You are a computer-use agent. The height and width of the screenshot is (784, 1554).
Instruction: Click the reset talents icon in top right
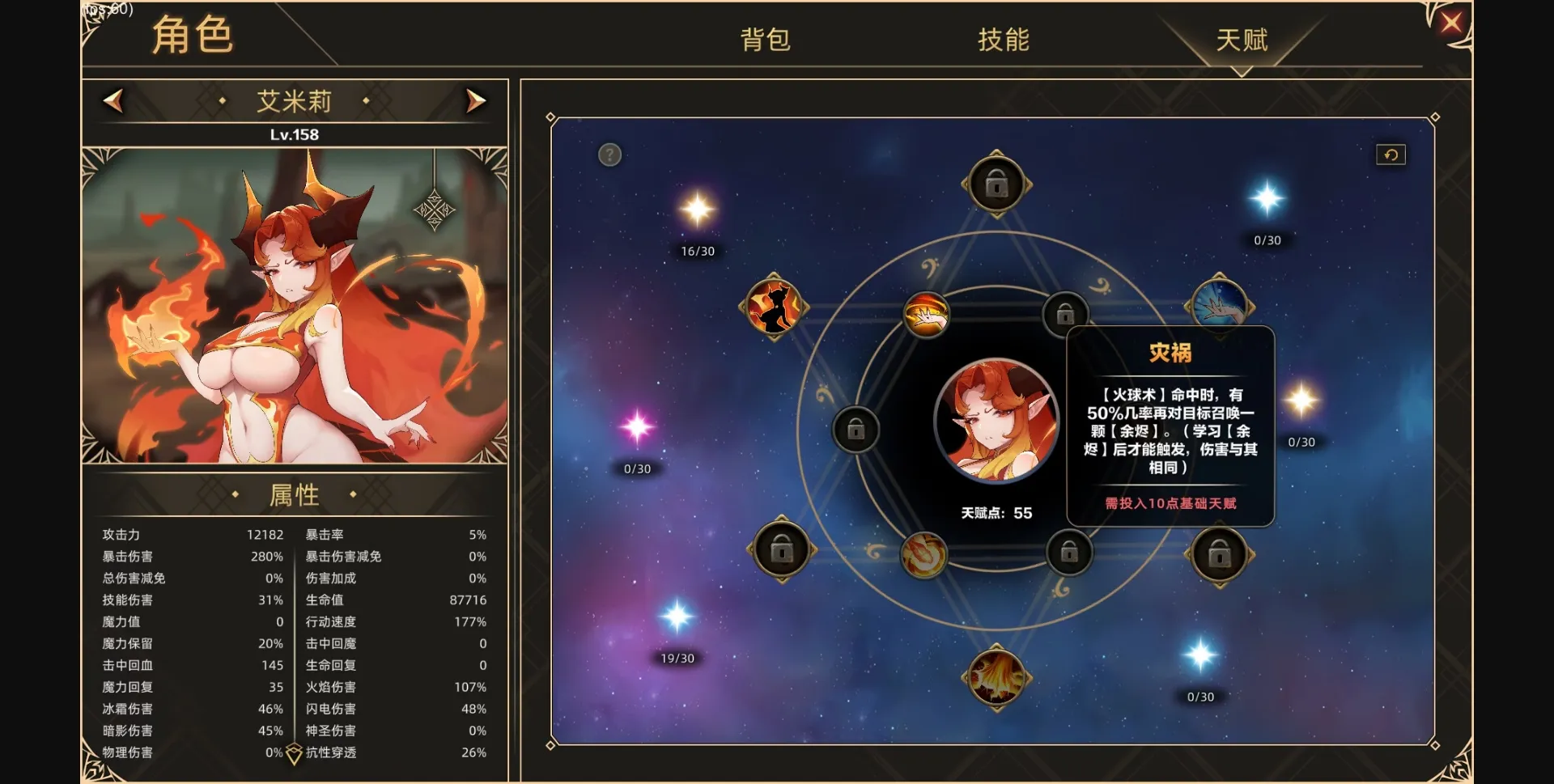[1391, 155]
